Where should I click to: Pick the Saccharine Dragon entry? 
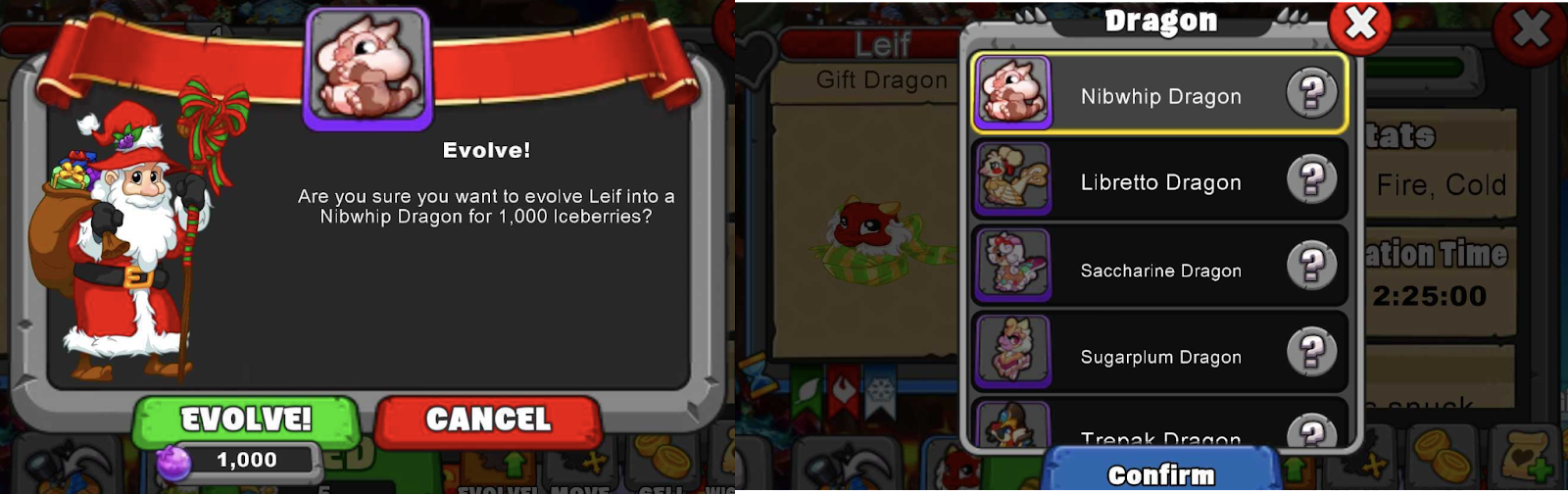click(x=1160, y=270)
